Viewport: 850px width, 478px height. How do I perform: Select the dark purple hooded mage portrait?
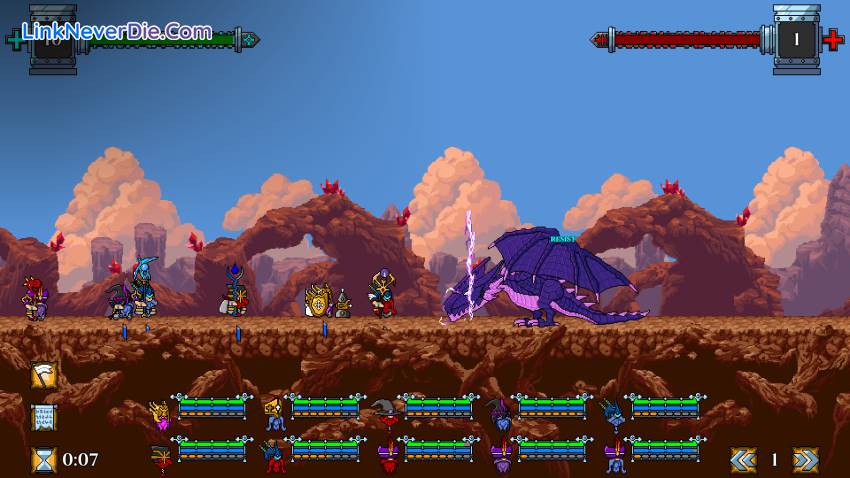(x=499, y=411)
